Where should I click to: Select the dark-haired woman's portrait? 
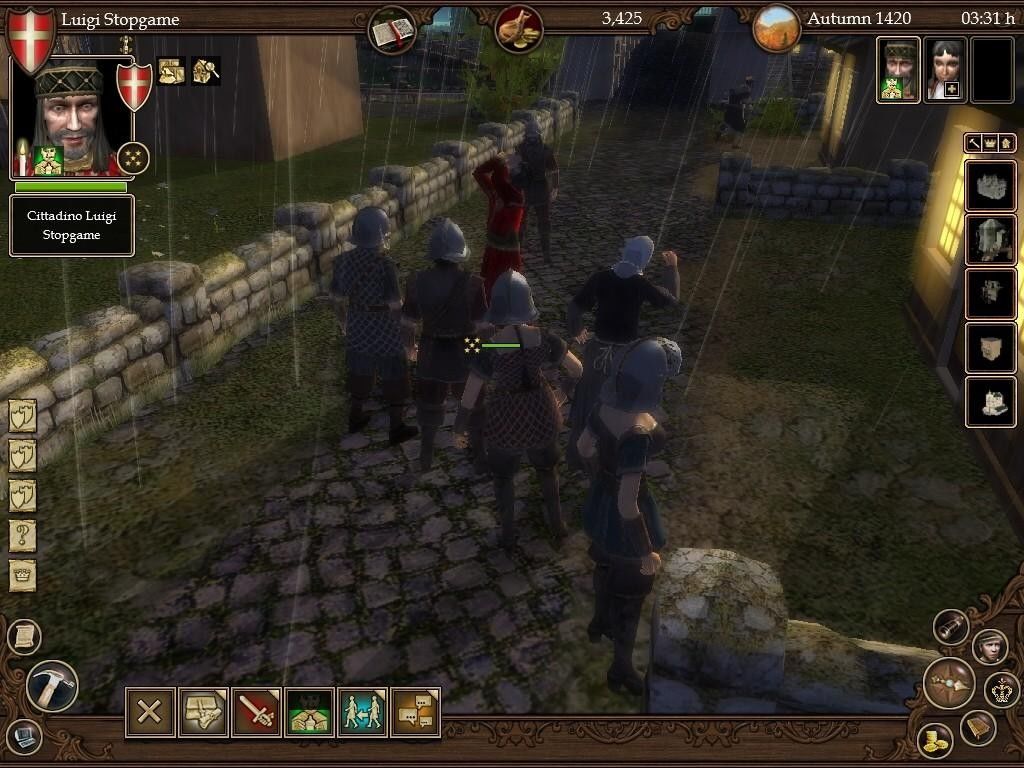pyautogui.click(x=944, y=70)
